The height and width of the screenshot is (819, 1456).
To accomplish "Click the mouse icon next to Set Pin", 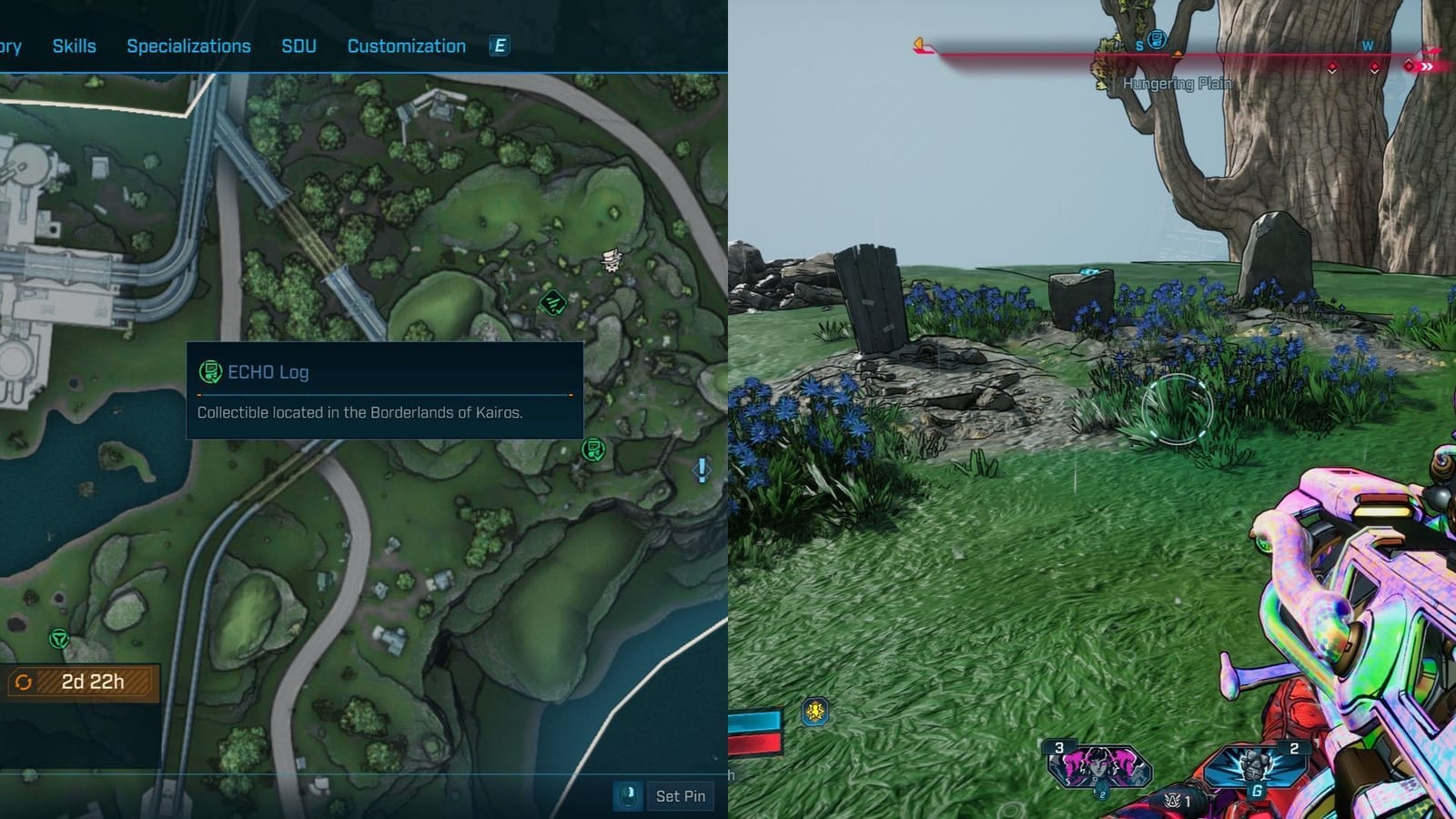I will pyautogui.click(x=629, y=795).
